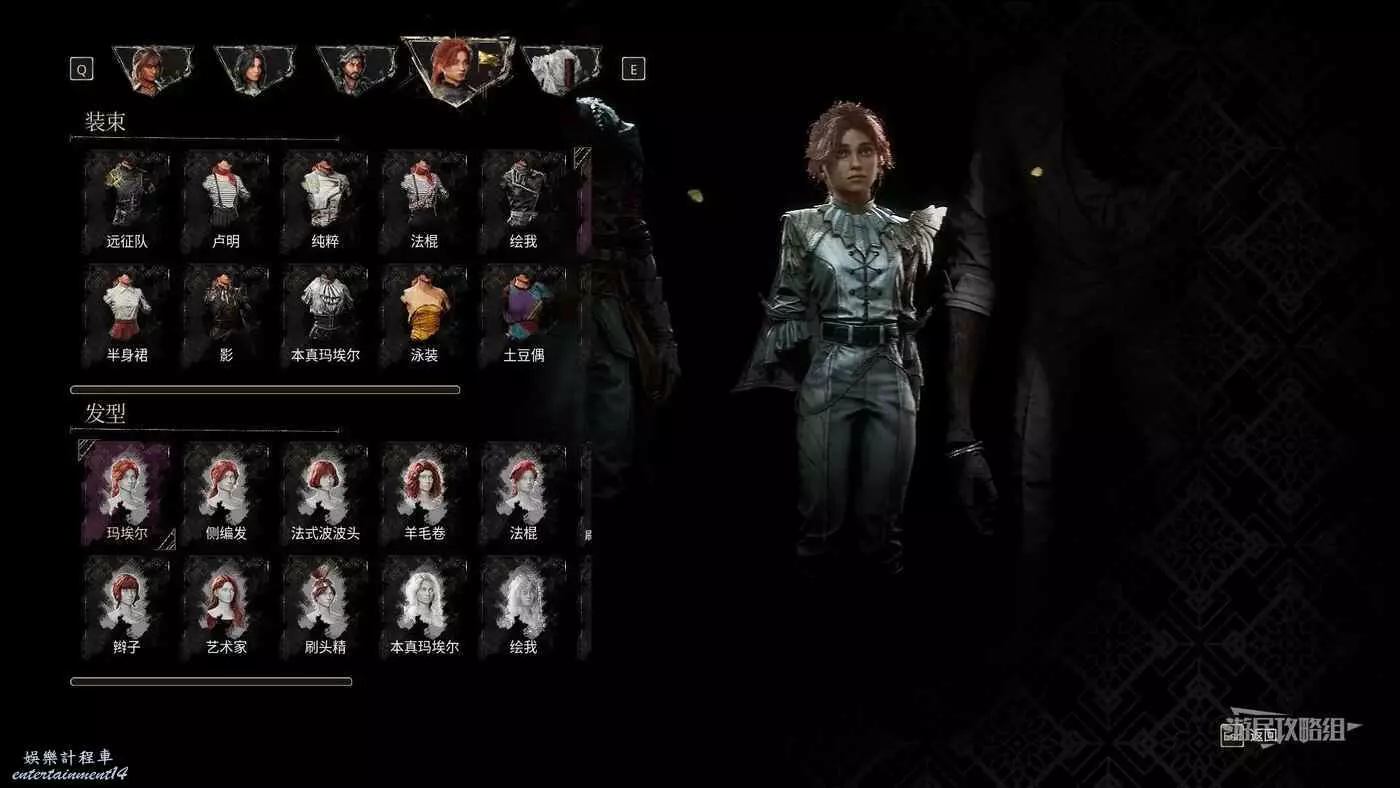This screenshot has width=1400, height=788.
Task: Pick the 法式波波头 hairstyle
Action: [x=325, y=493]
